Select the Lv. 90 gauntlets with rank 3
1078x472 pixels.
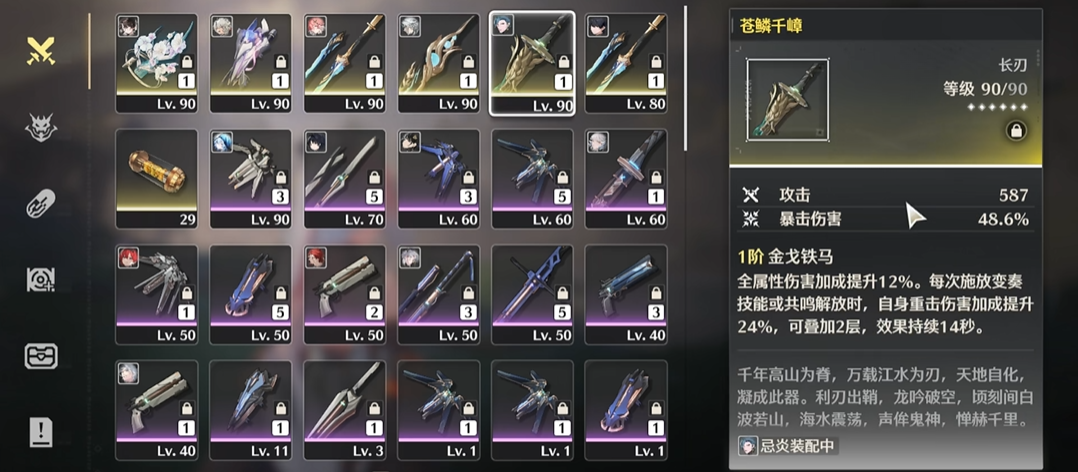pyautogui.click(x=250, y=174)
